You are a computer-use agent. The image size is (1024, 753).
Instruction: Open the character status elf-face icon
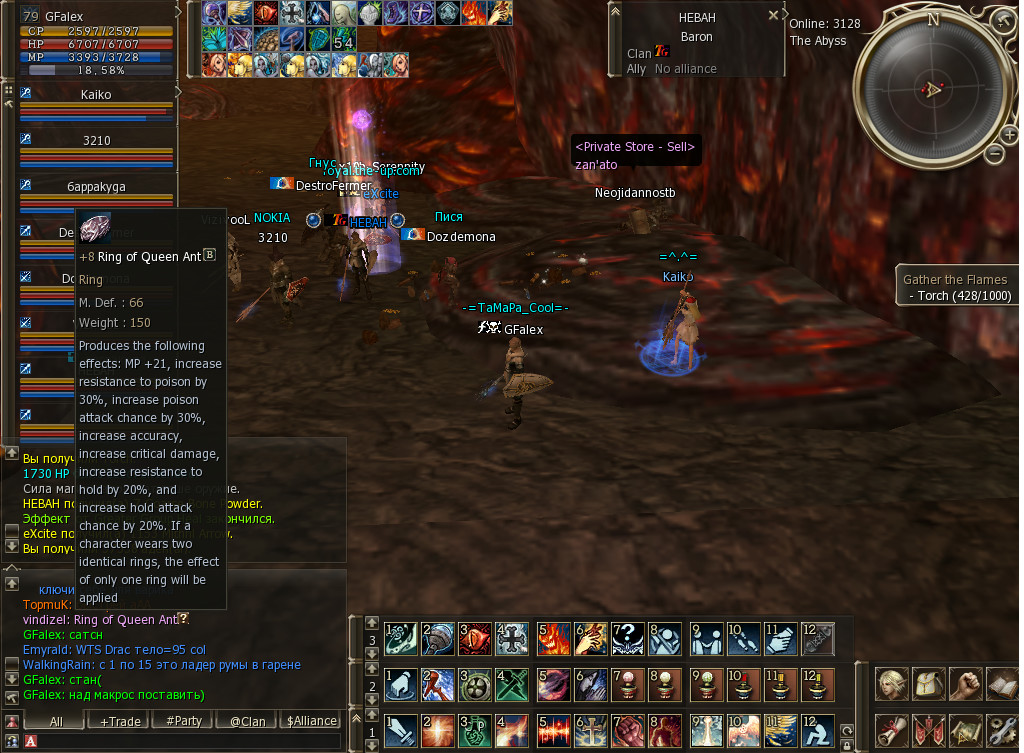pyautogui.click(x=891, y=684)
